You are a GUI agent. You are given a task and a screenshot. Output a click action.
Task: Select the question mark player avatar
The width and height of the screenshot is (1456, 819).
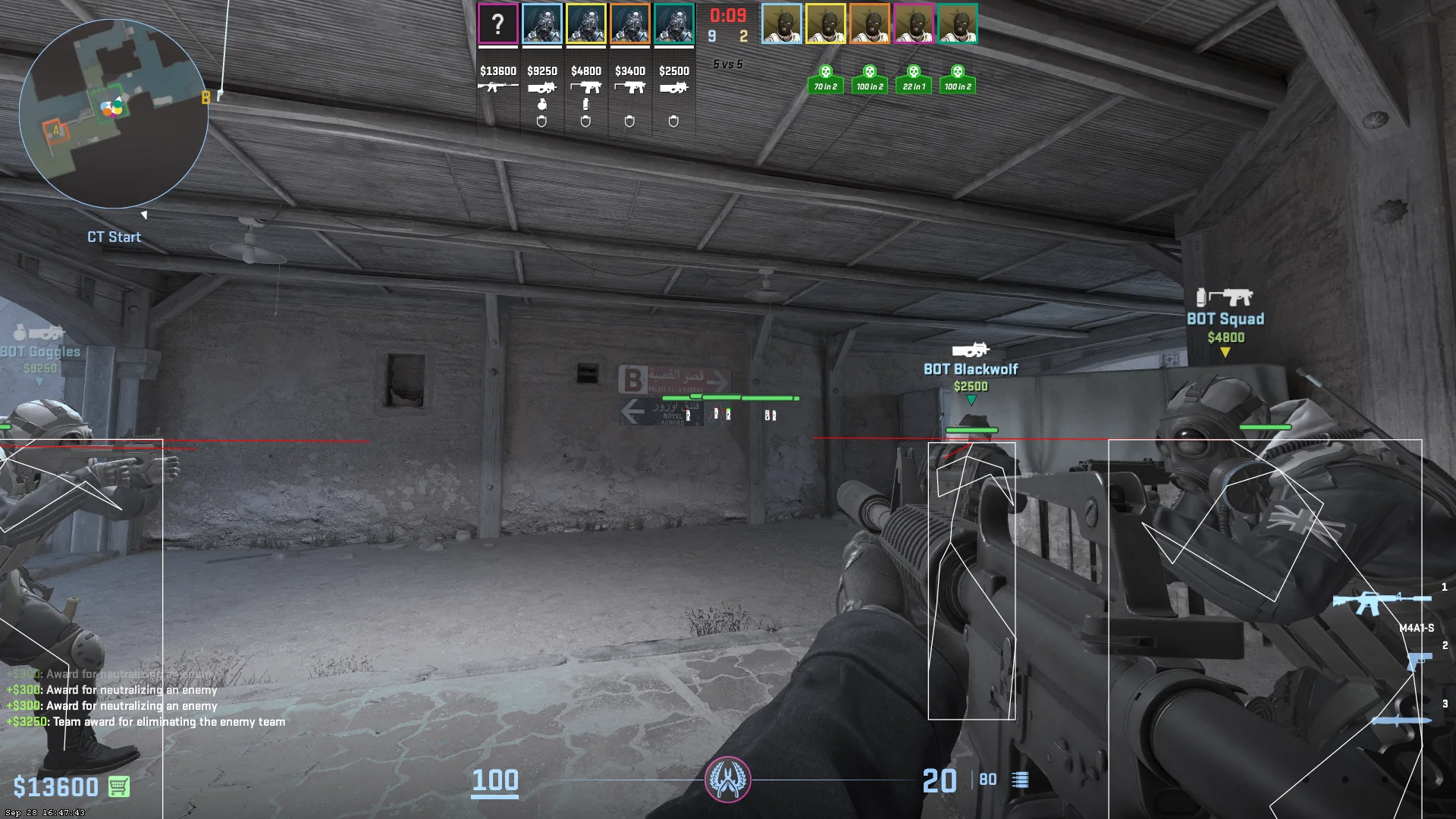coord(497,24)
